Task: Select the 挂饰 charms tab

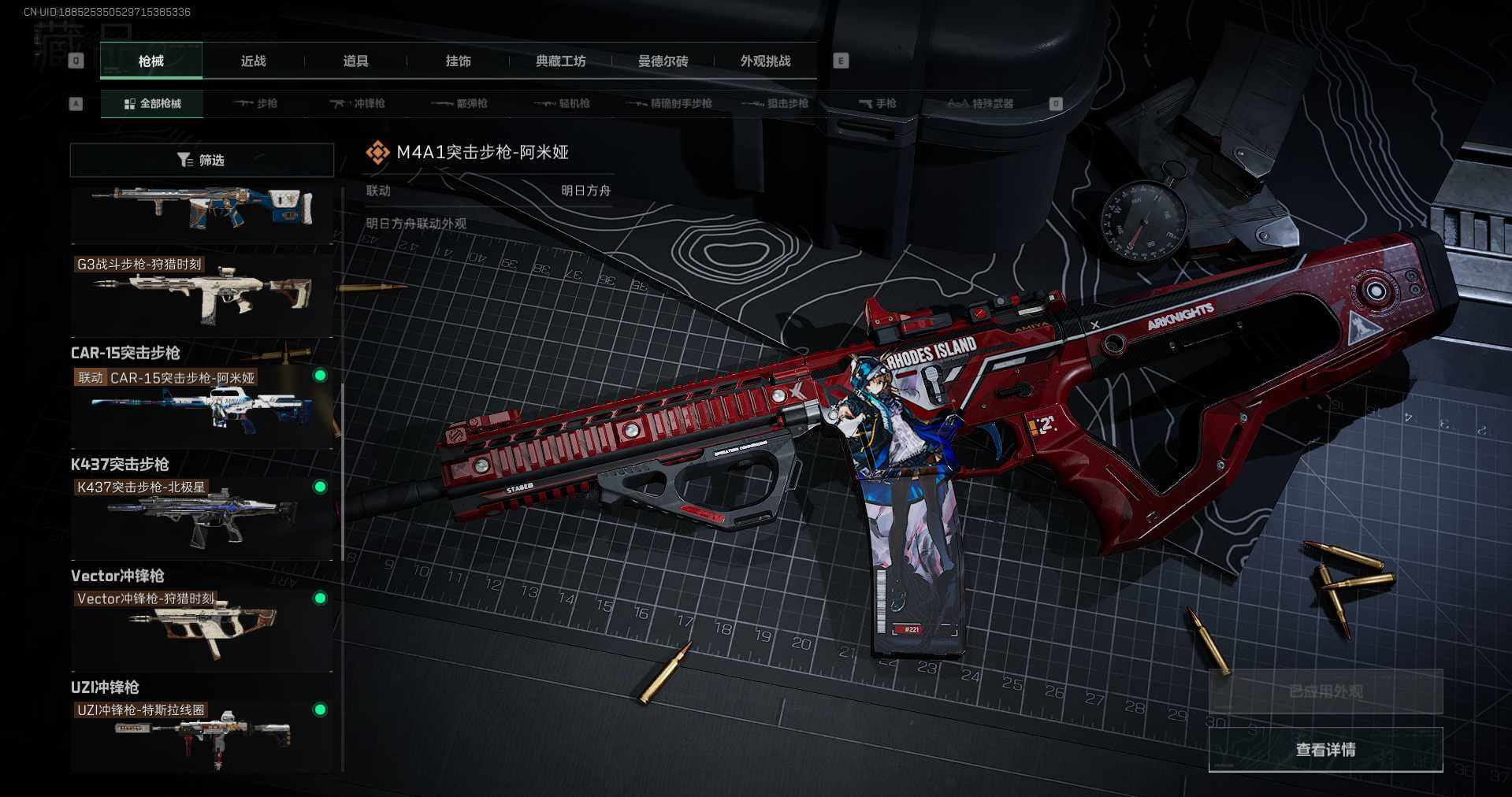Action: [x=458, y=61]
